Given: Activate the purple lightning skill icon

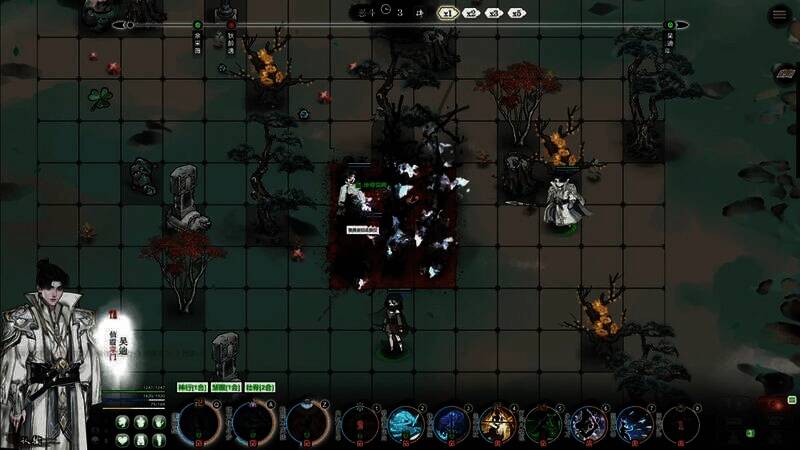Looking at the screenshot, I should pyautogui.click(x=589, y=424).
